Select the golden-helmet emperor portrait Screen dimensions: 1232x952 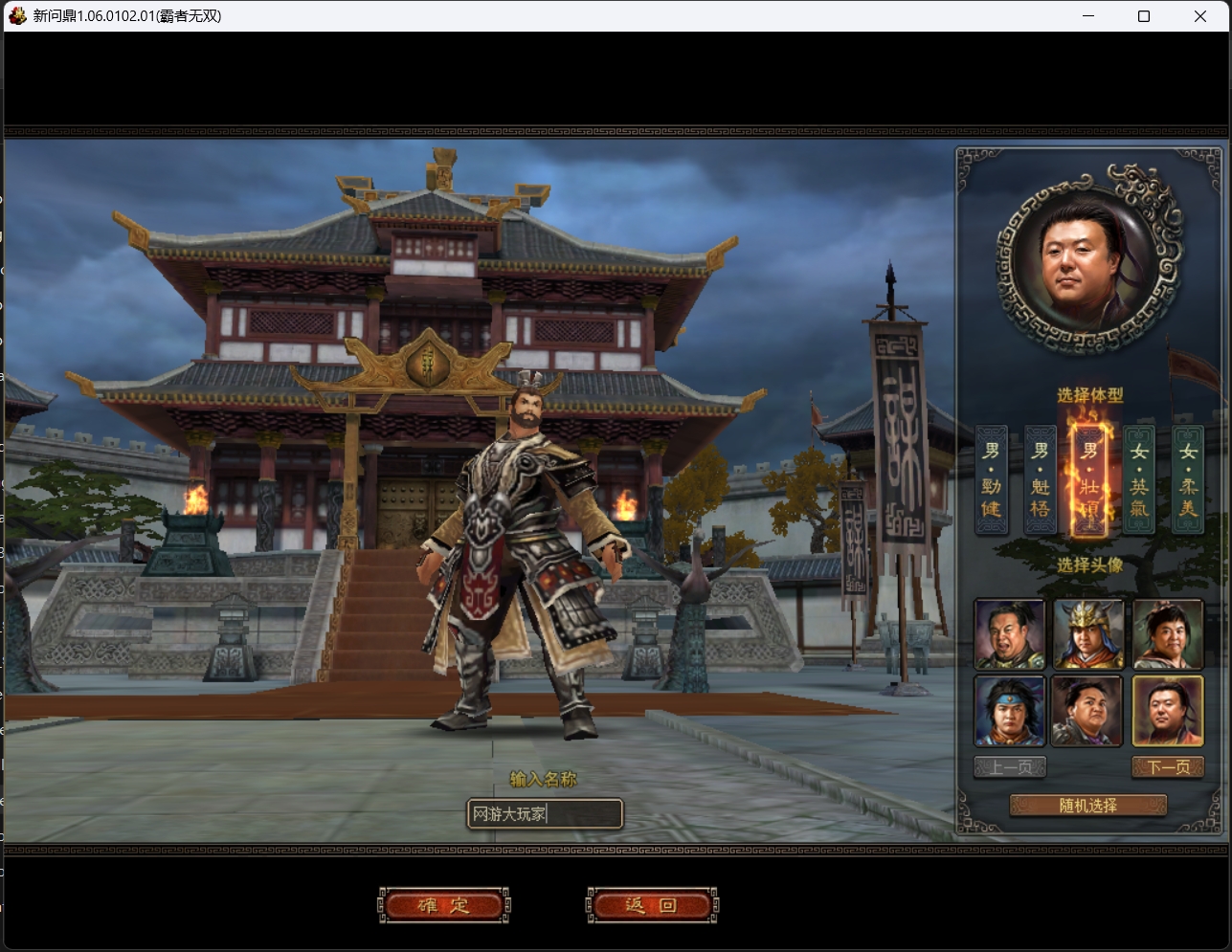pos(1087,633)
